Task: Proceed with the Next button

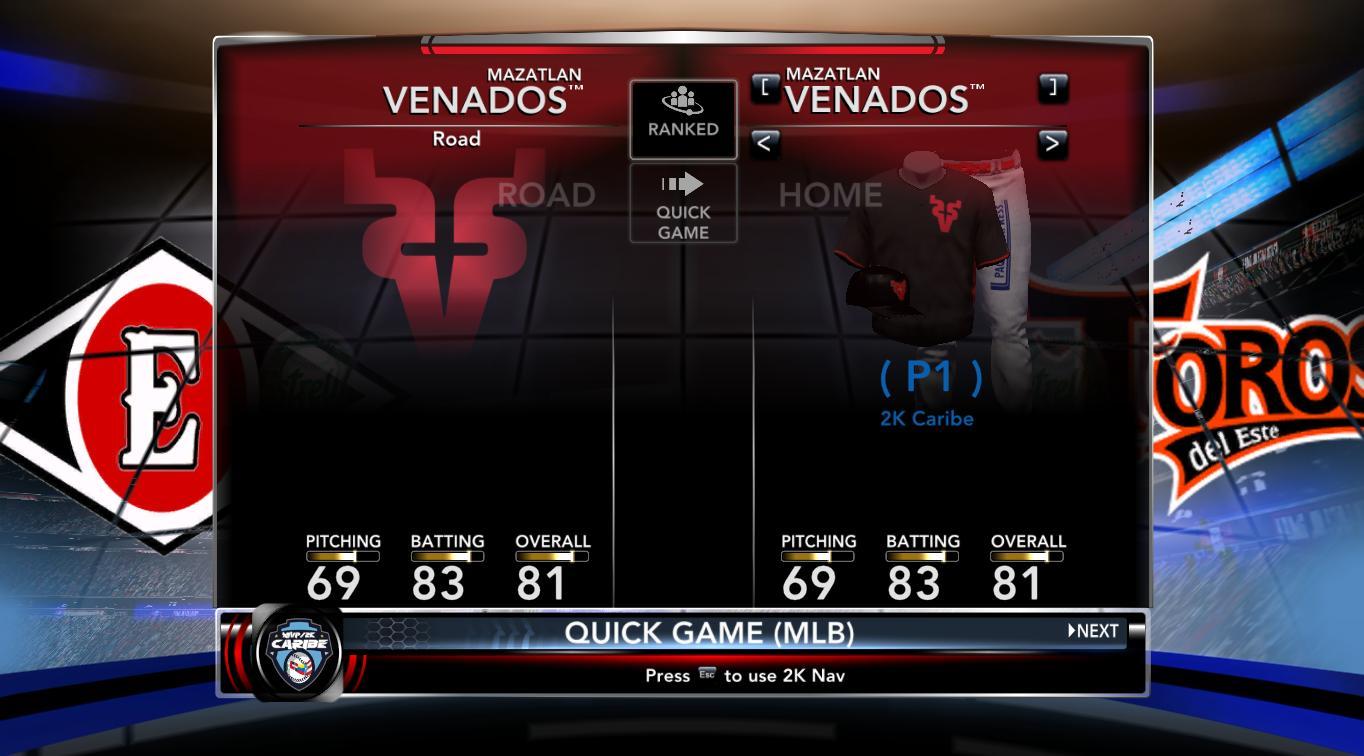Action: click(1094, 631)
